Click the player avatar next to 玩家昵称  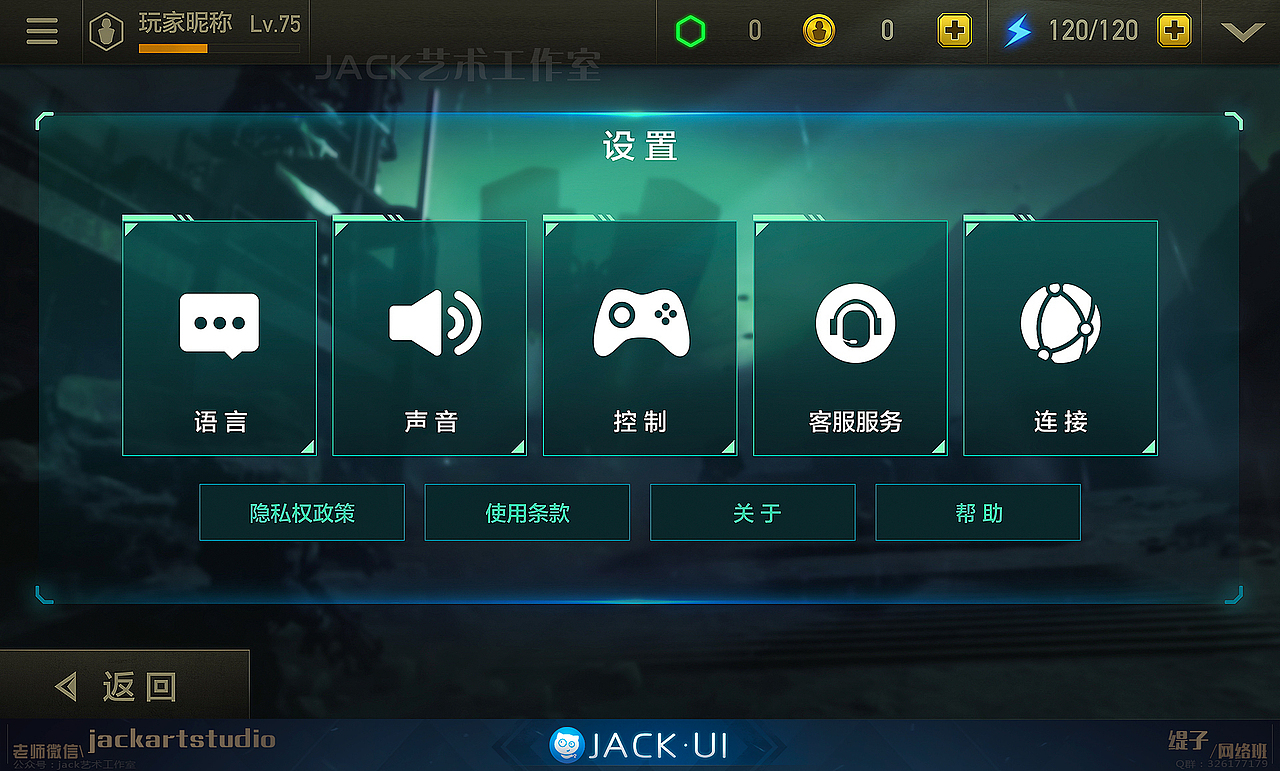106,30
